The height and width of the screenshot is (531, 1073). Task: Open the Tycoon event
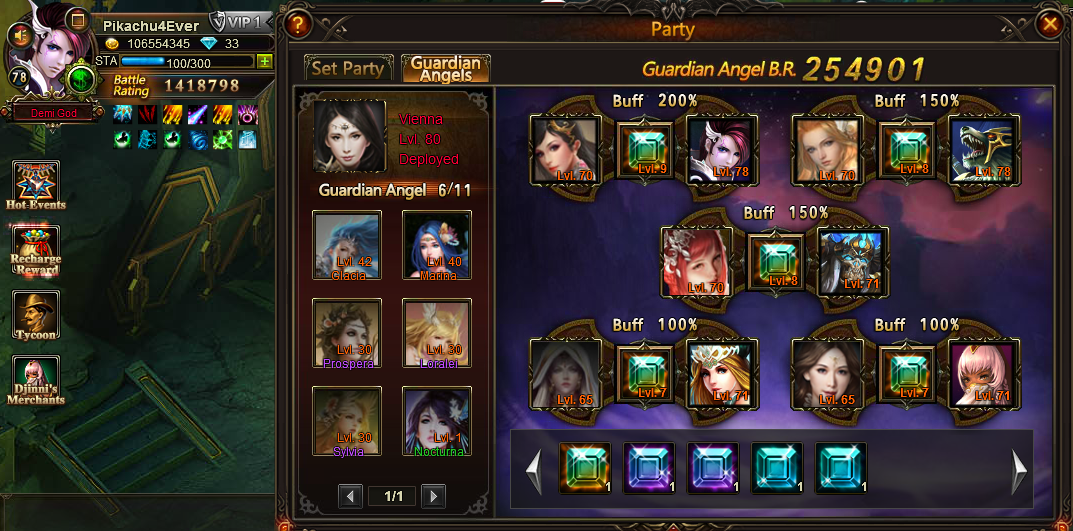[x=36, y=316]
